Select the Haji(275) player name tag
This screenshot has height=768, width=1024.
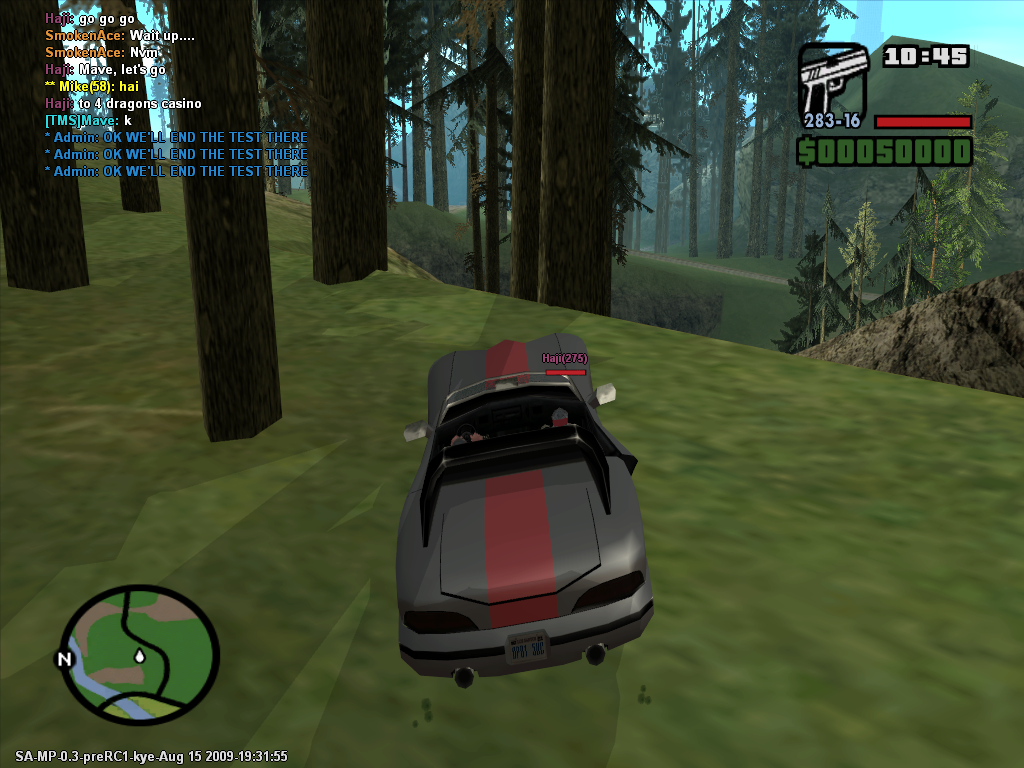(x=564, y=358)
